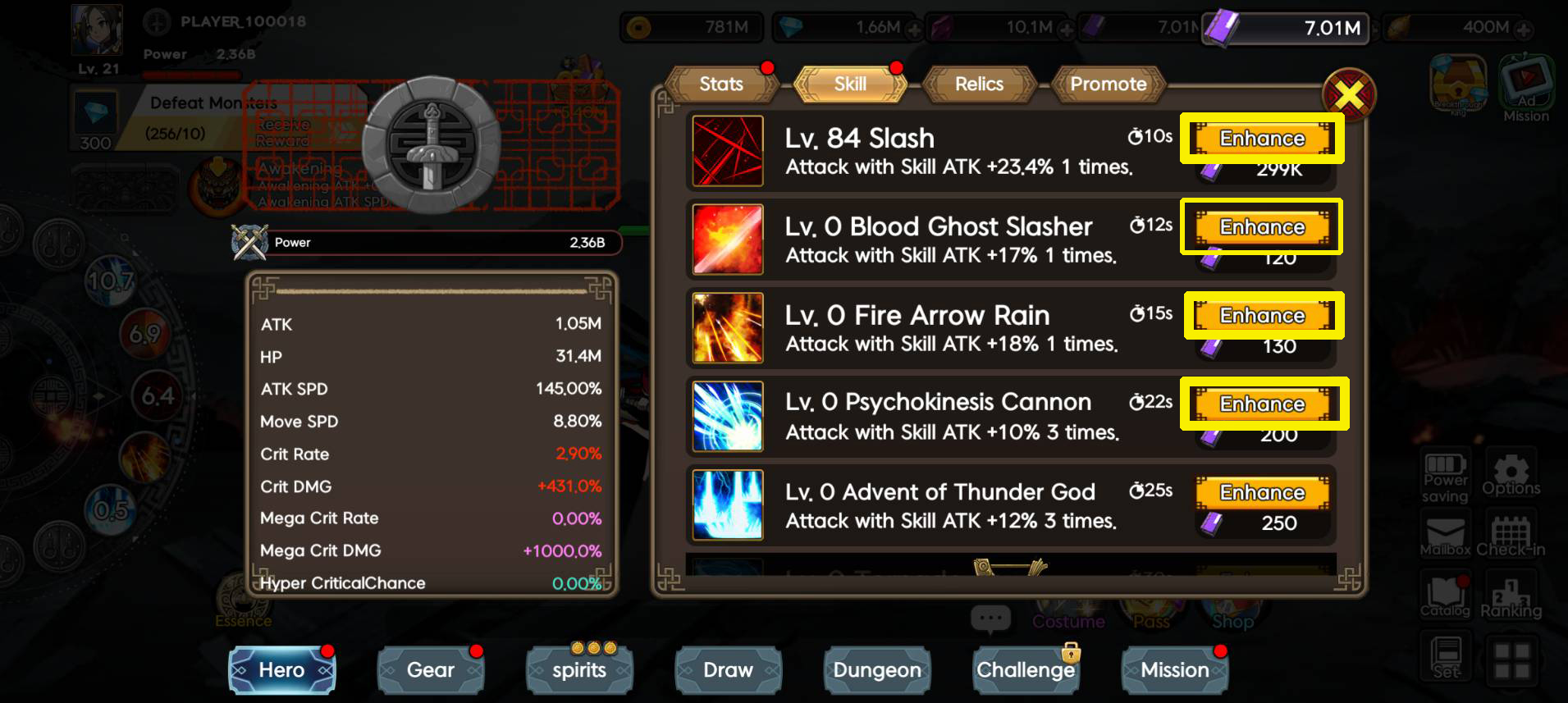This screenshot has width=1568, height=703.
Task: Open the Mailbox
Action: [1444, 535]
